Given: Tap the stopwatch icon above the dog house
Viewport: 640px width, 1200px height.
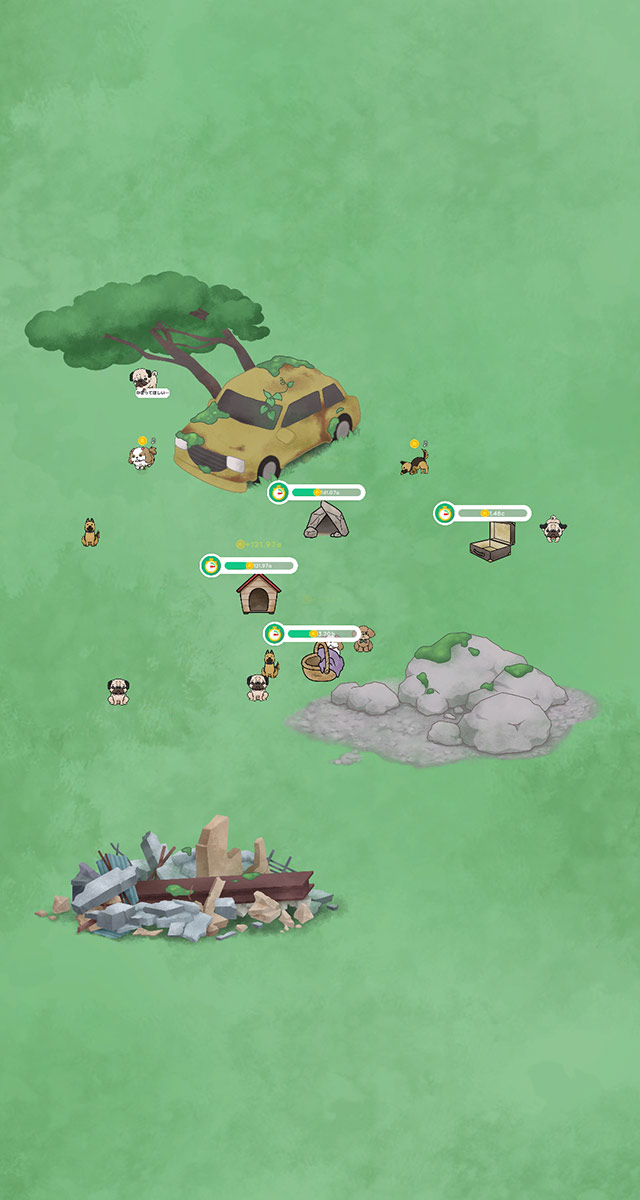Looking at the screenshot, I should (x=211, y=566).
